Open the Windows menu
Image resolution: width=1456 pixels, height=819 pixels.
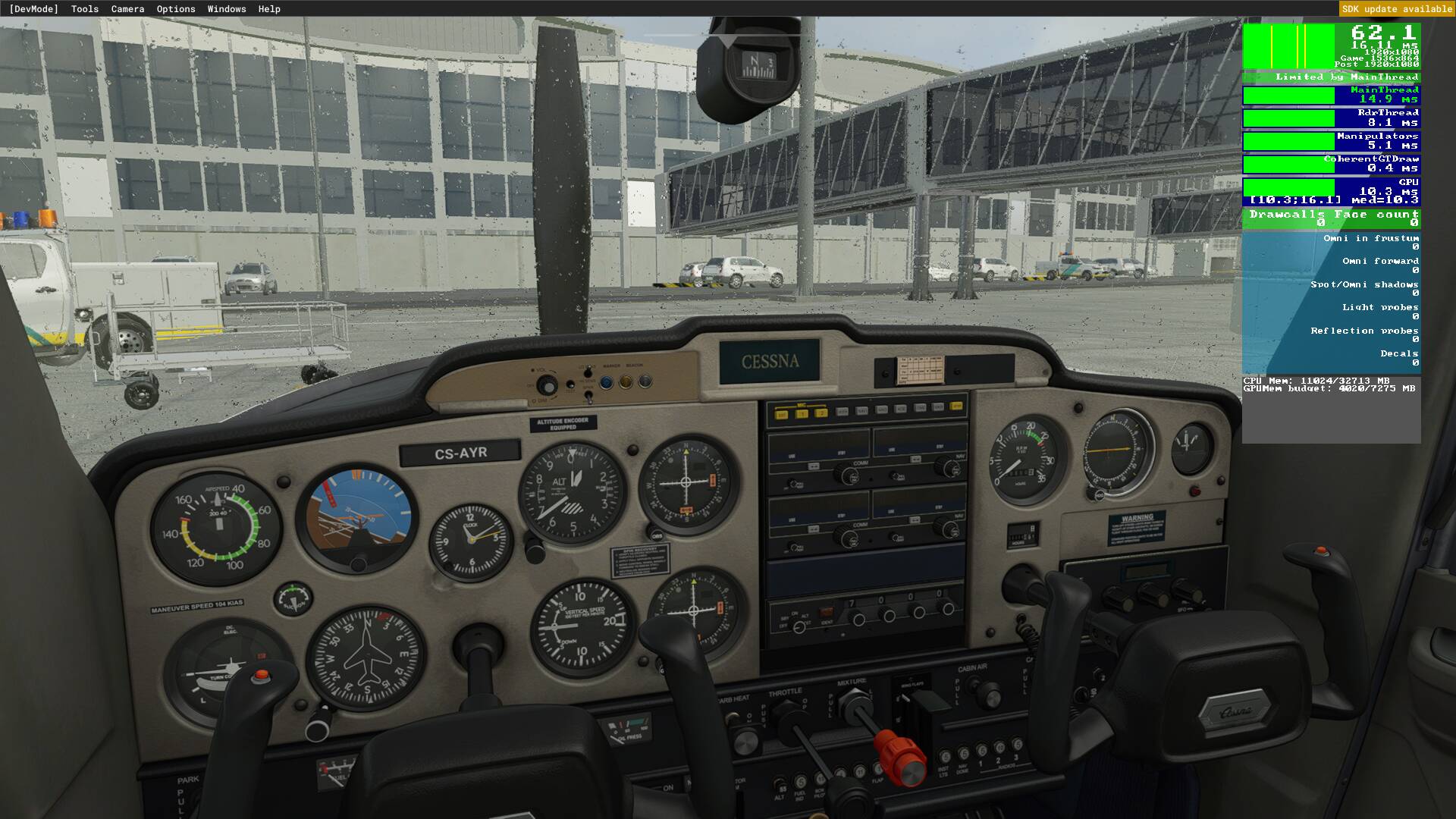click(226, 8)
